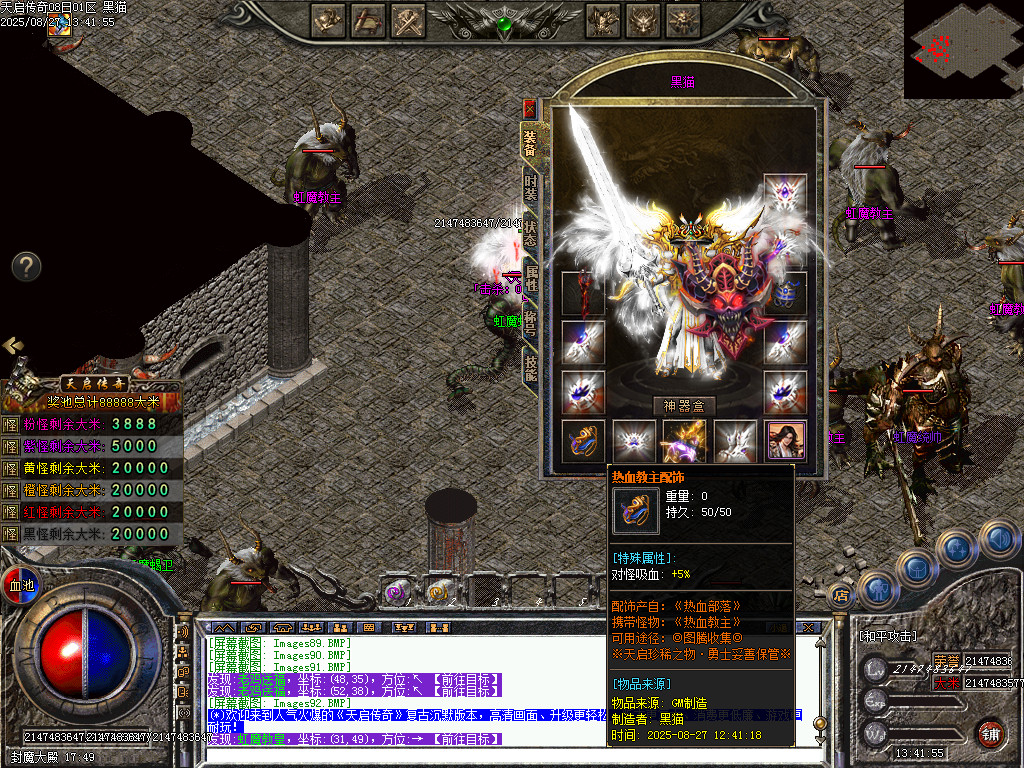Screen dimensions: 1024x768
Task: Select the 热血教主配饰 accessory slot
Action: click(583, 440)
